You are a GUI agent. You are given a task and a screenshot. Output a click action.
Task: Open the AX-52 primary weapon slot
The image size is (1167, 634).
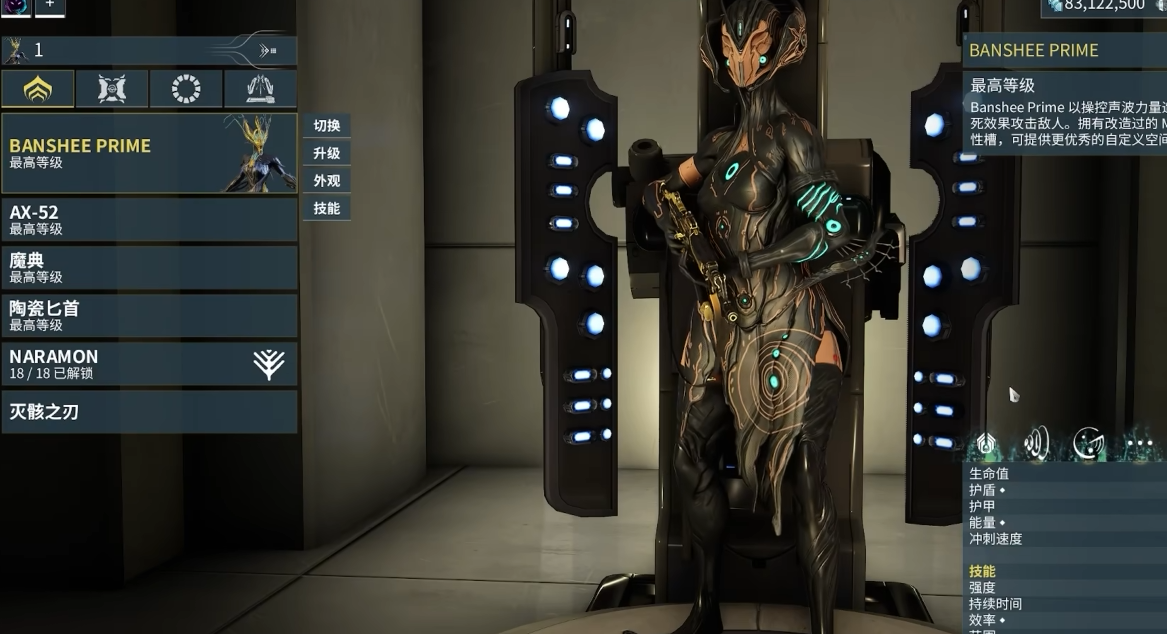tap(149, 219)
